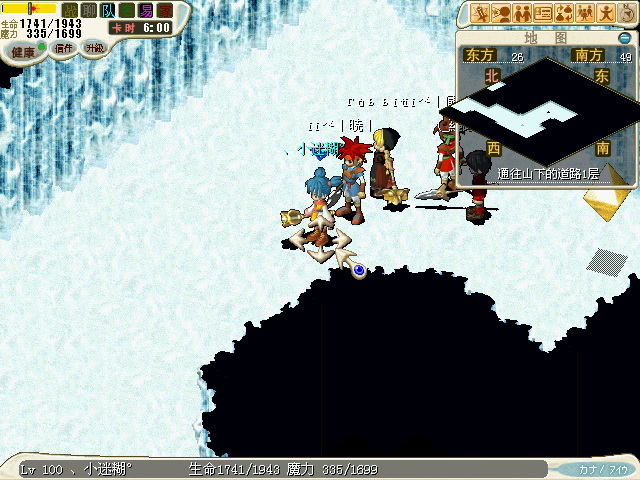Toggle the 队 team button

(108, 10)
